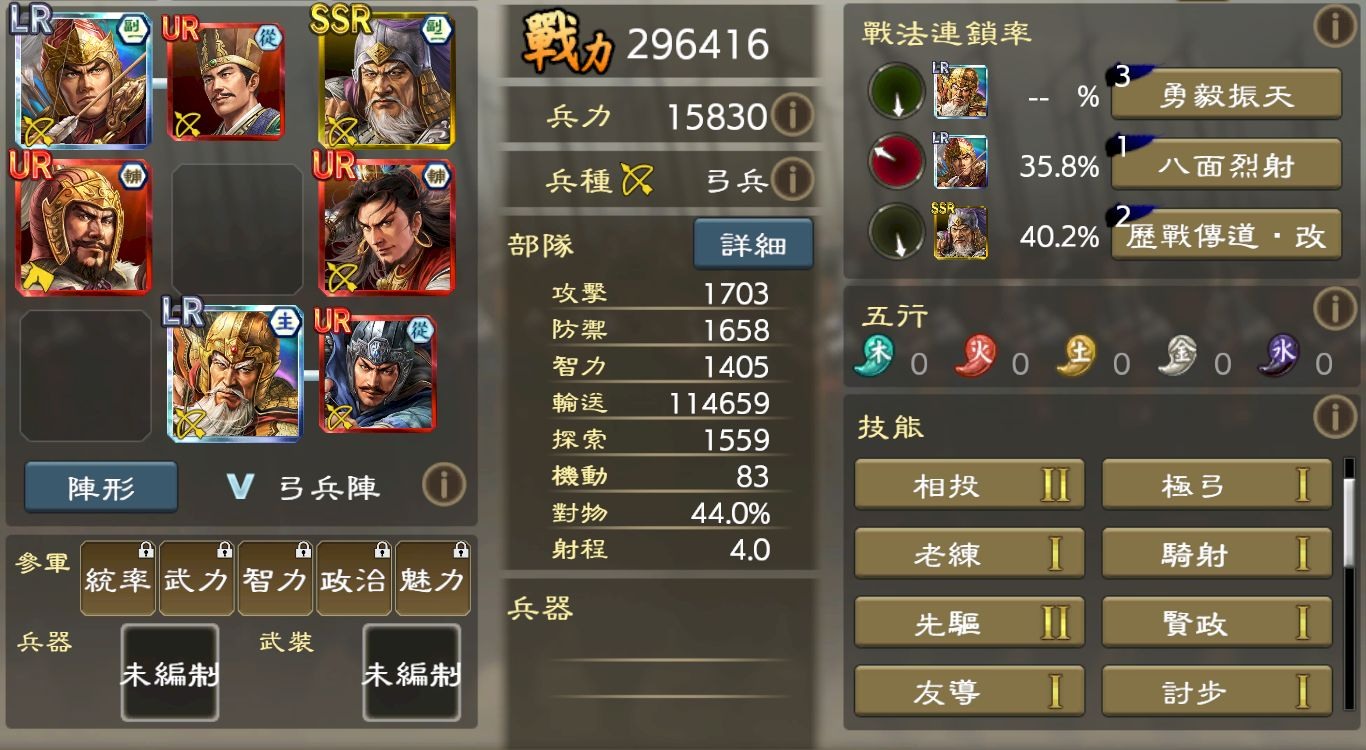Toggle the locked 魅力 advisor stat

tap(432, 577)
